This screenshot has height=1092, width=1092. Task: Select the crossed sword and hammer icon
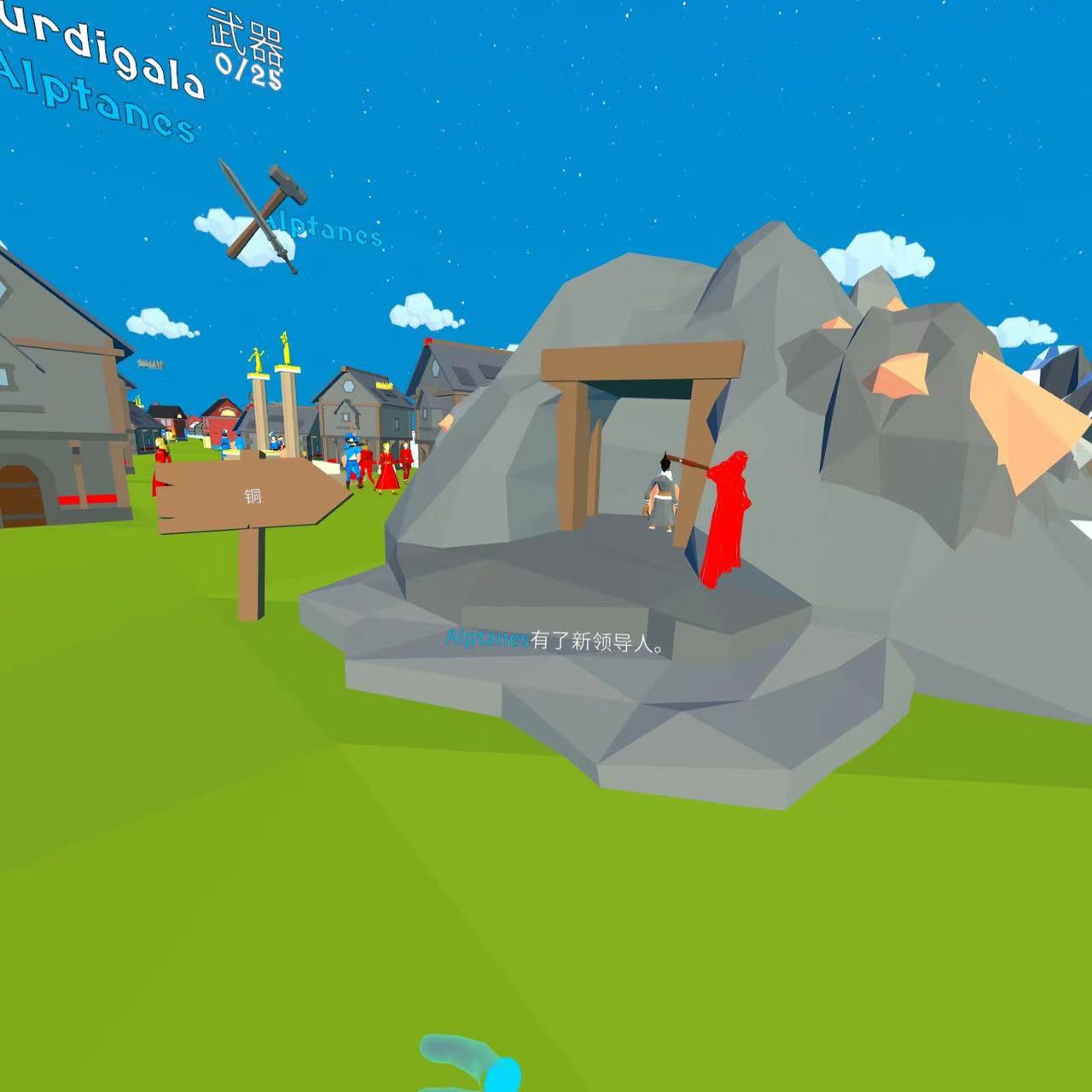[x=259, y=214]
